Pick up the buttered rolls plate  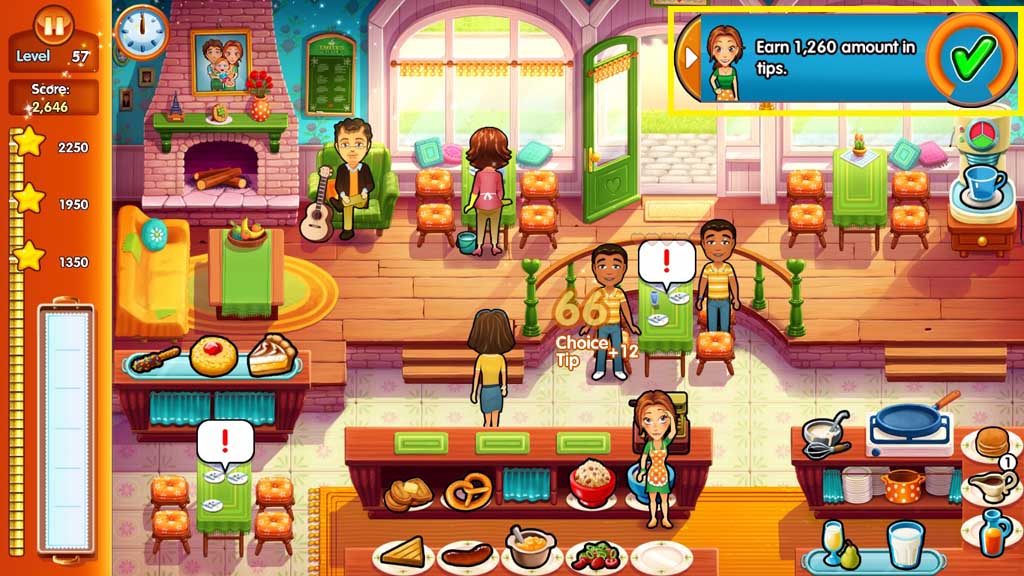410,492
